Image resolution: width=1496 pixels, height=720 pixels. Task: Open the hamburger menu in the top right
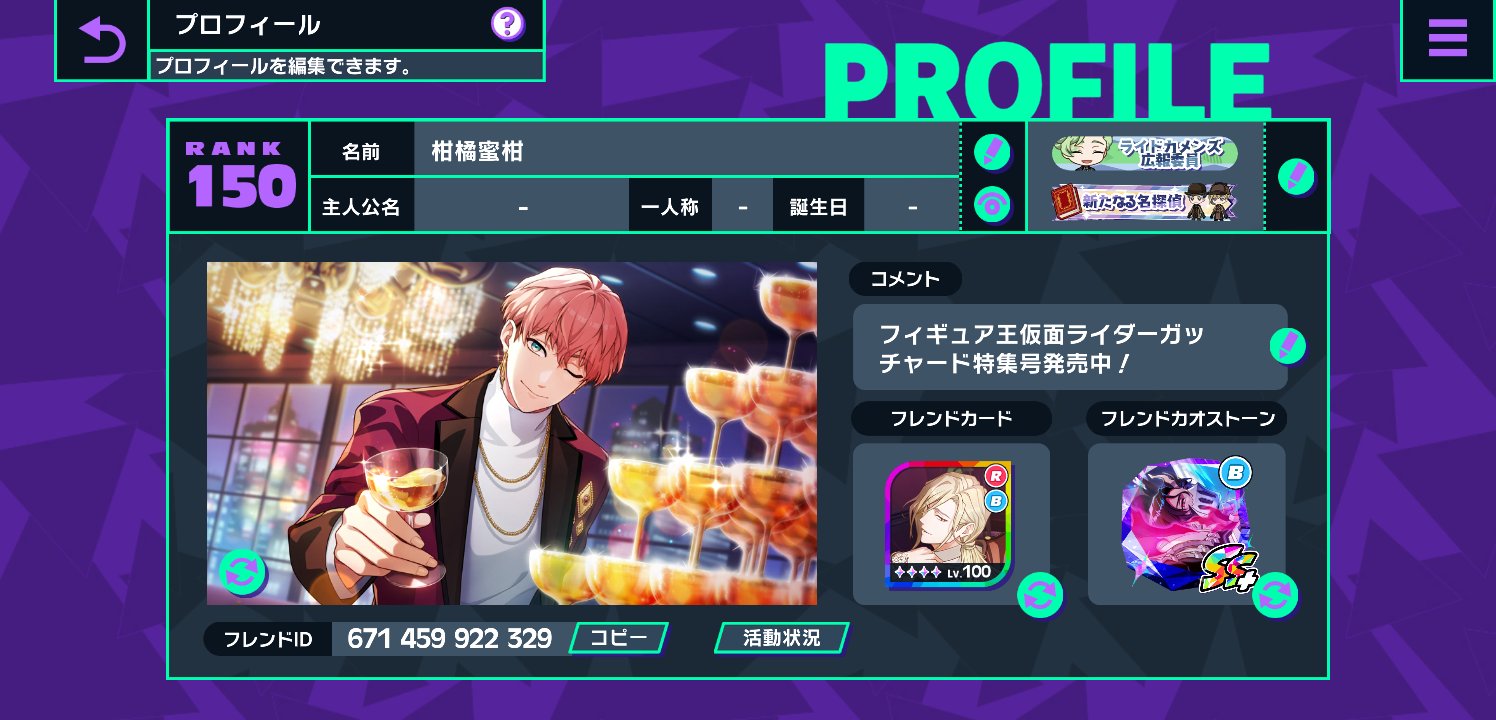pos(1447,38)
